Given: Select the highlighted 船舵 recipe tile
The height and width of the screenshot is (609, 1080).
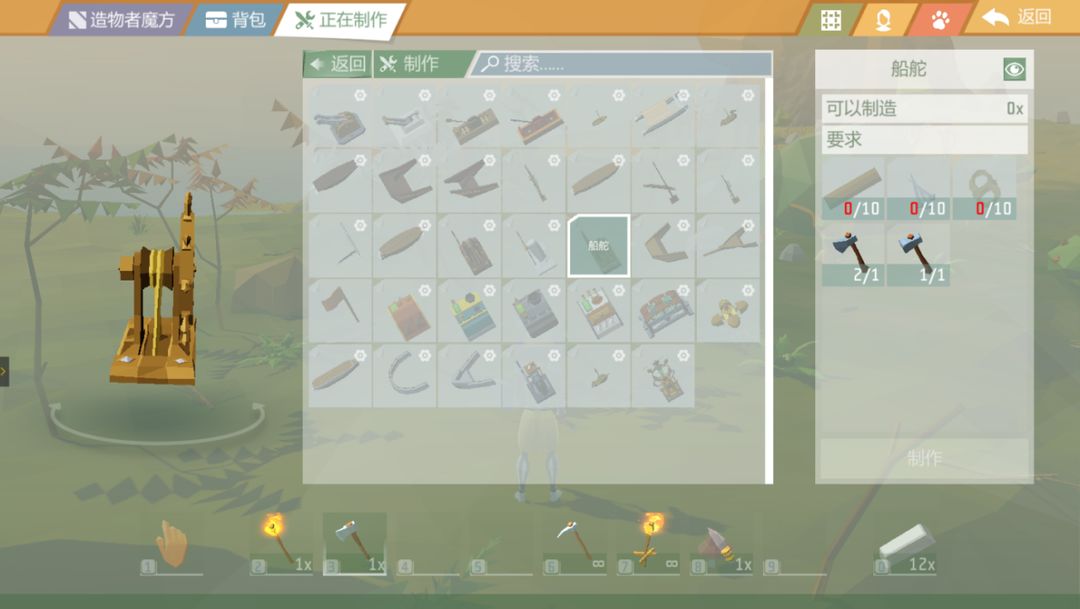Looking at the screenshot, I should pyautogui.click(x=598, y=245).
